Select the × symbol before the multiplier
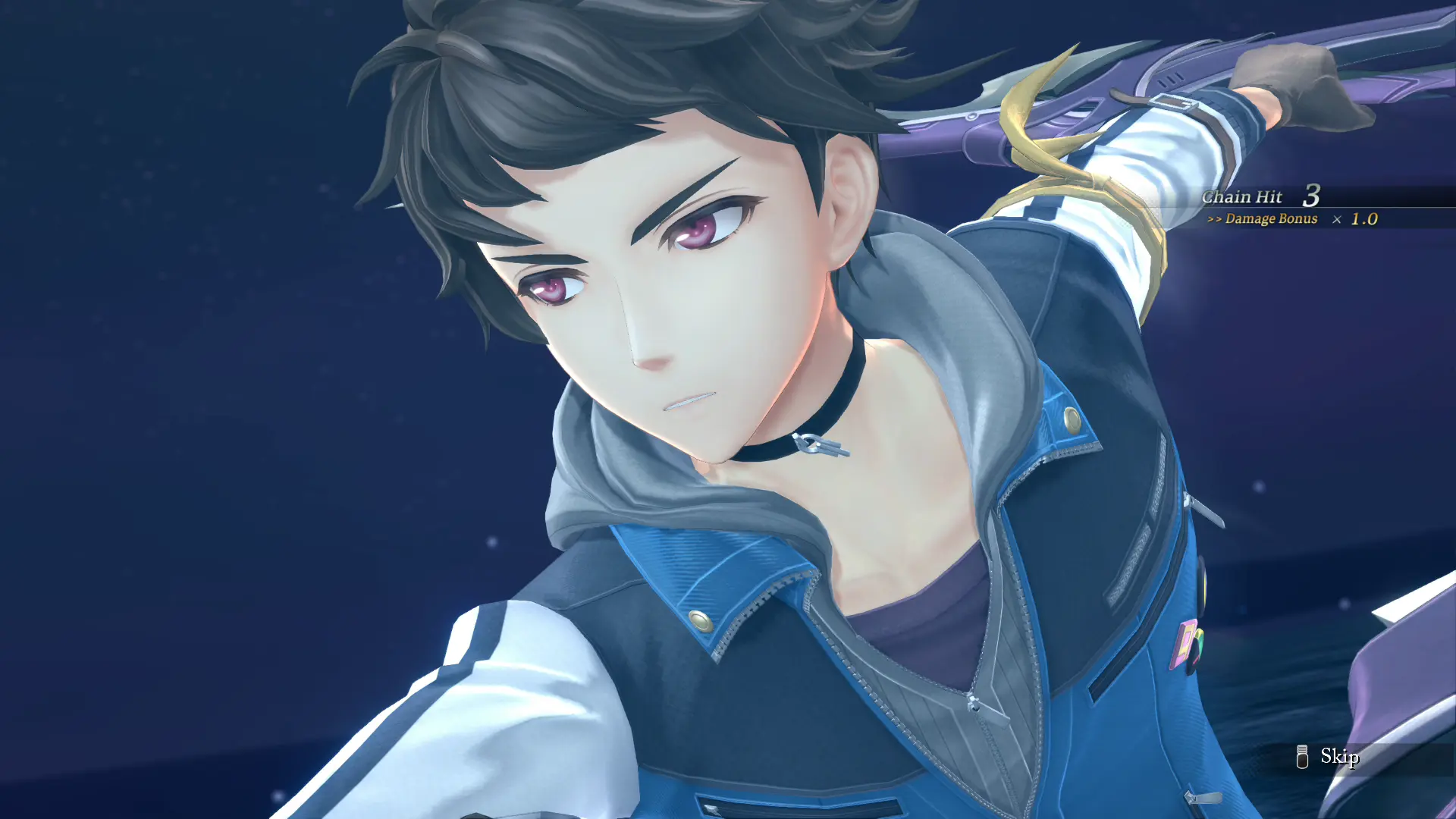1456x819 pixels. (x=1336, y=220)
